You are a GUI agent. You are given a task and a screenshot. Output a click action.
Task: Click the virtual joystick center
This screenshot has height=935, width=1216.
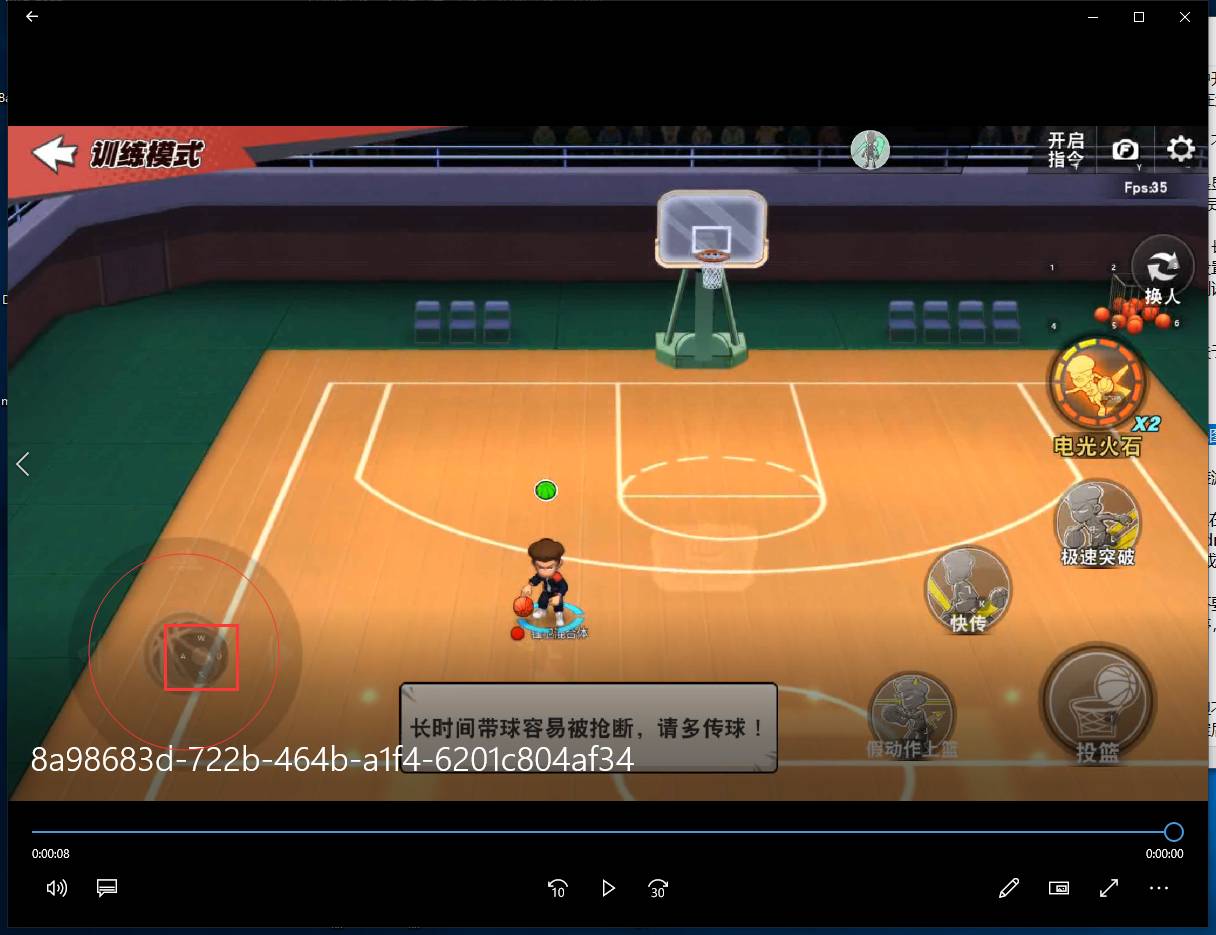point(201,657)
